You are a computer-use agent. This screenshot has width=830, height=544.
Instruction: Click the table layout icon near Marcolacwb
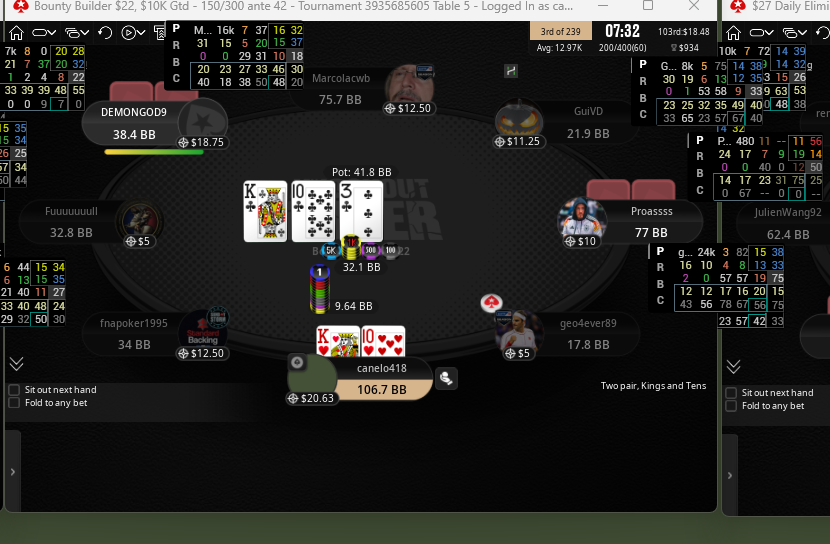(x=511, y=70)
